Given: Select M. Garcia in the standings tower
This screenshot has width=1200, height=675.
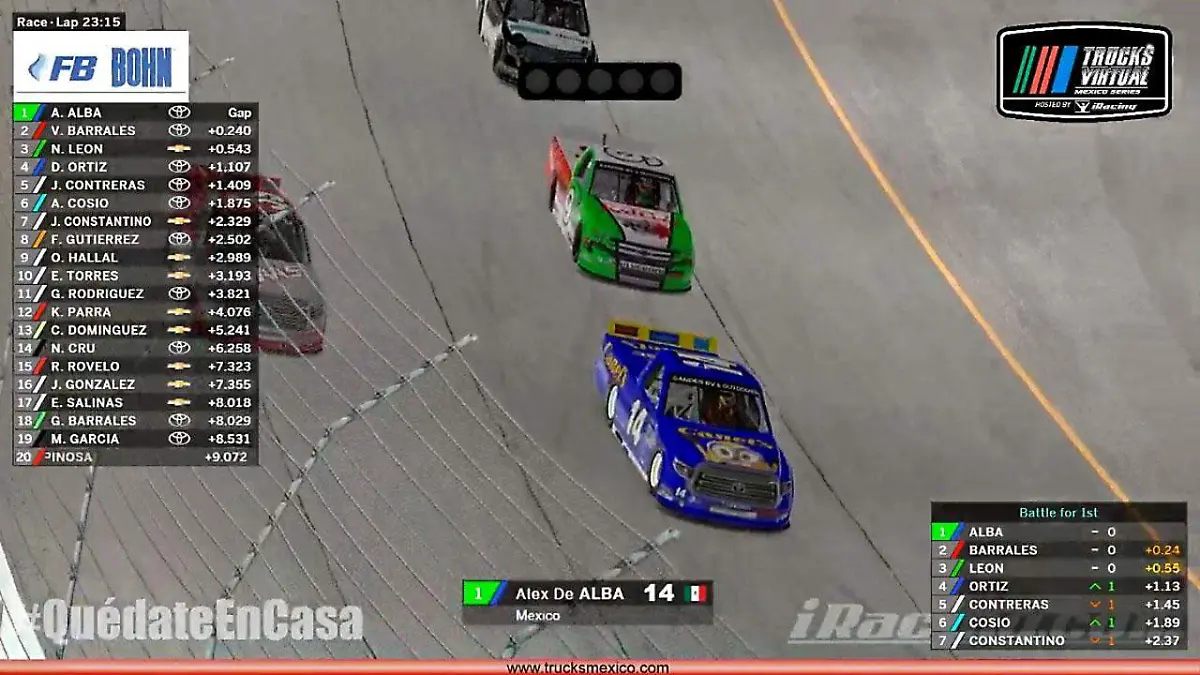Looking at the screenshot, I should click(135, 439).
